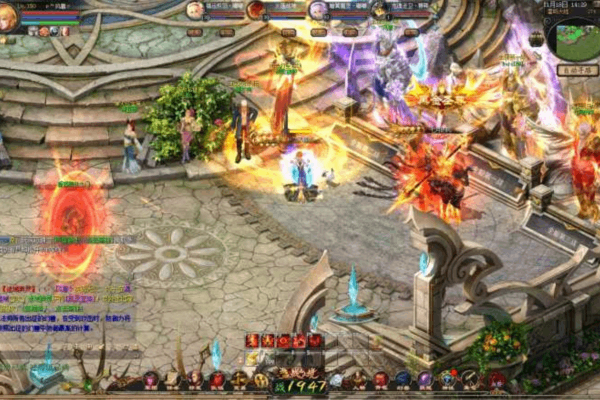600x400 pixels.
Task: Select the red-faced party member portrait
Action: click(256, 10)
